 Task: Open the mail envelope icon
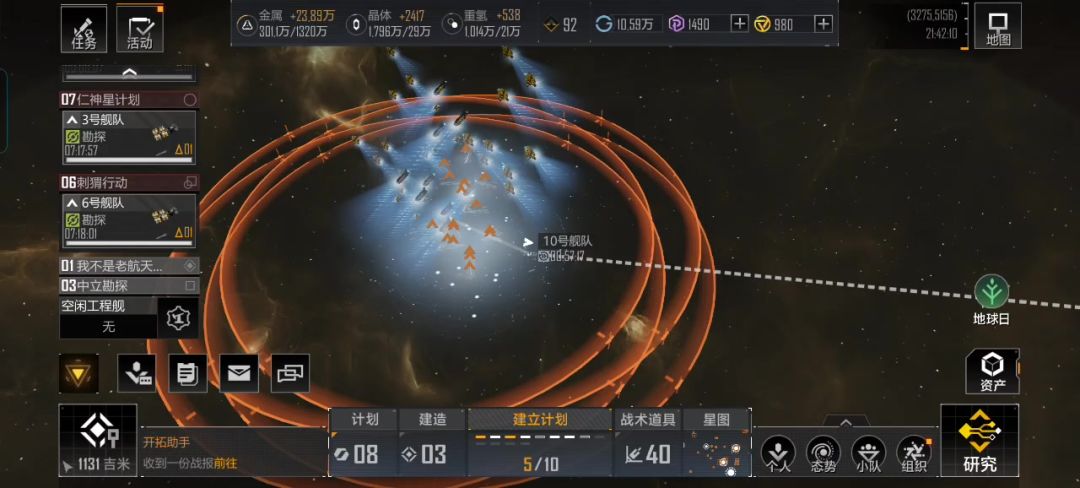tap(238, 373)
